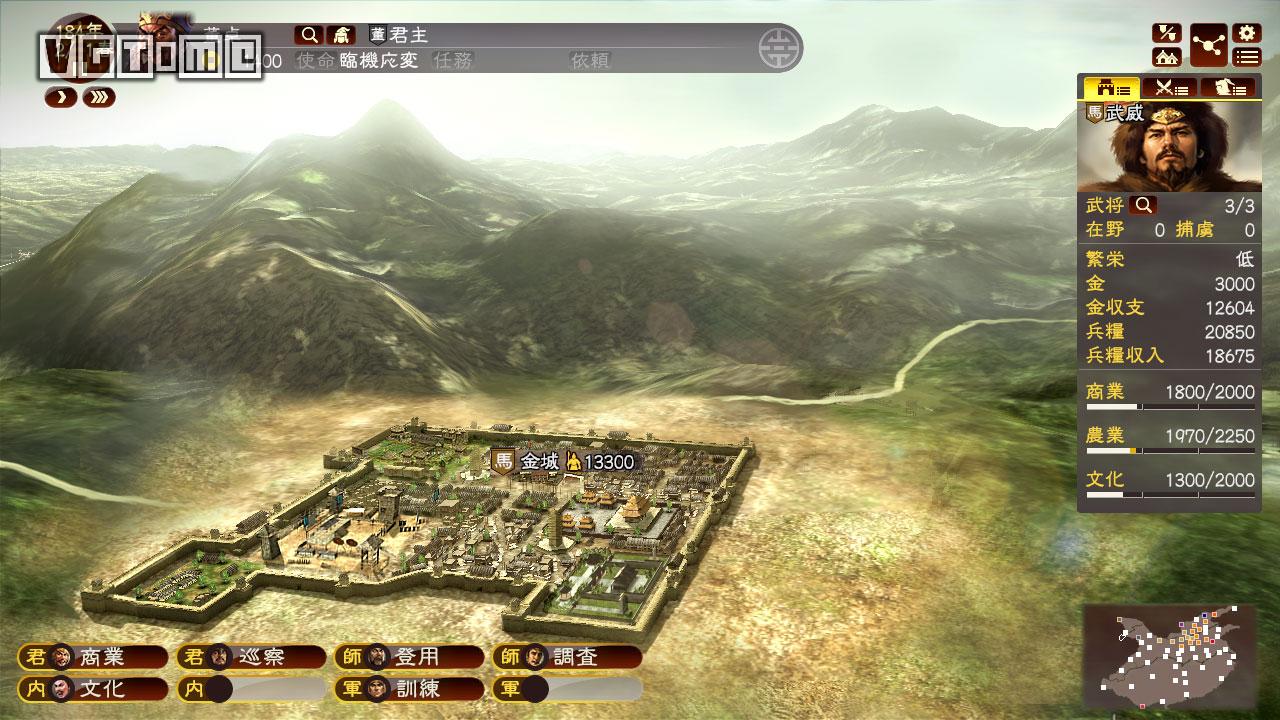
Task: Click the magnifier beside the 武将 count
Action: tap(1140, 206)
